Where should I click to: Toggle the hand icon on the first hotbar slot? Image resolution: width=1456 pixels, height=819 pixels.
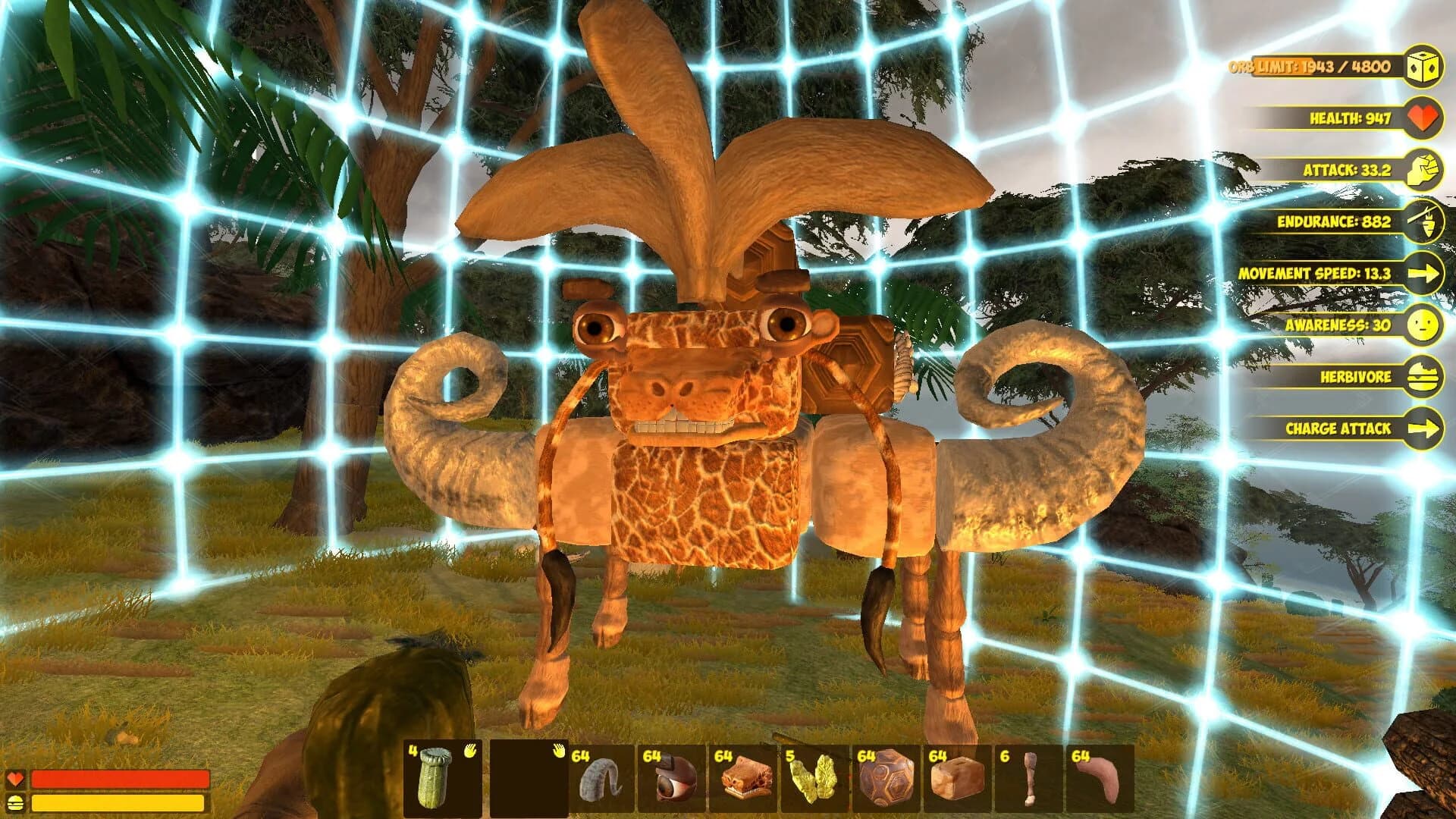pyautogui.click(x=469, y=752)
